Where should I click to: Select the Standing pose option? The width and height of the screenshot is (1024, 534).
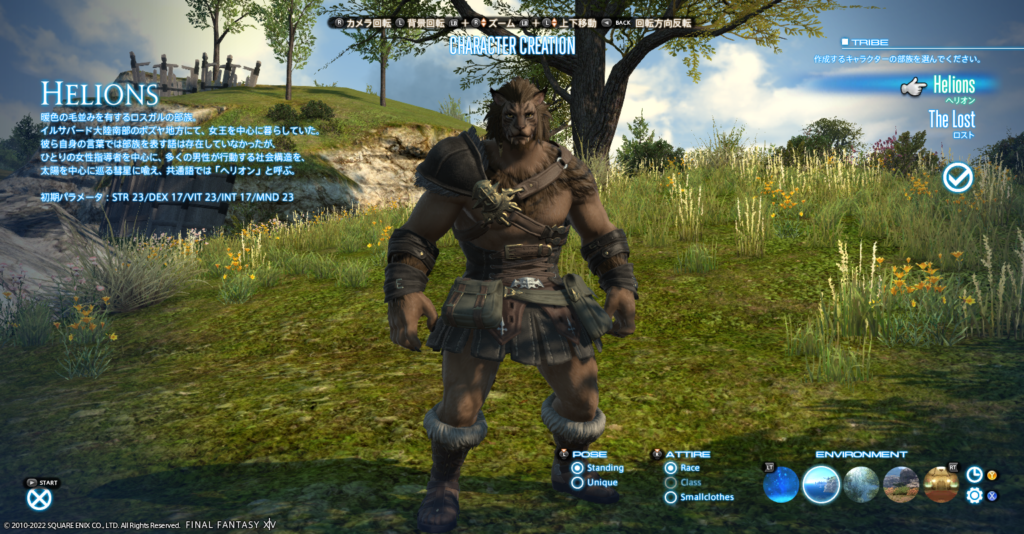coord(577,468)
